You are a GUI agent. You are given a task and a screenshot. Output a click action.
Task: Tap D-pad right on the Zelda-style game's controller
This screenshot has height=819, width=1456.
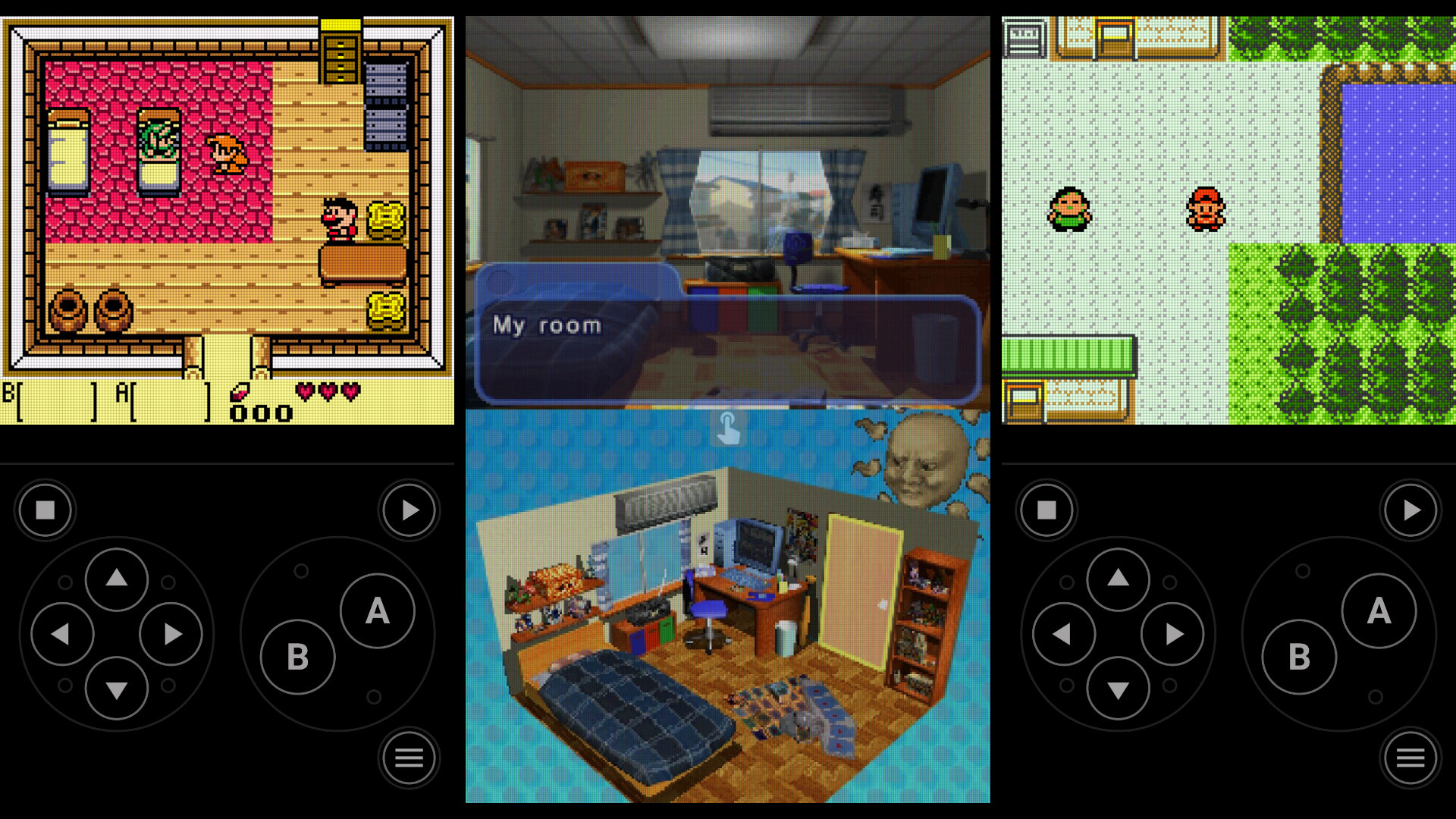coord(171,634)
